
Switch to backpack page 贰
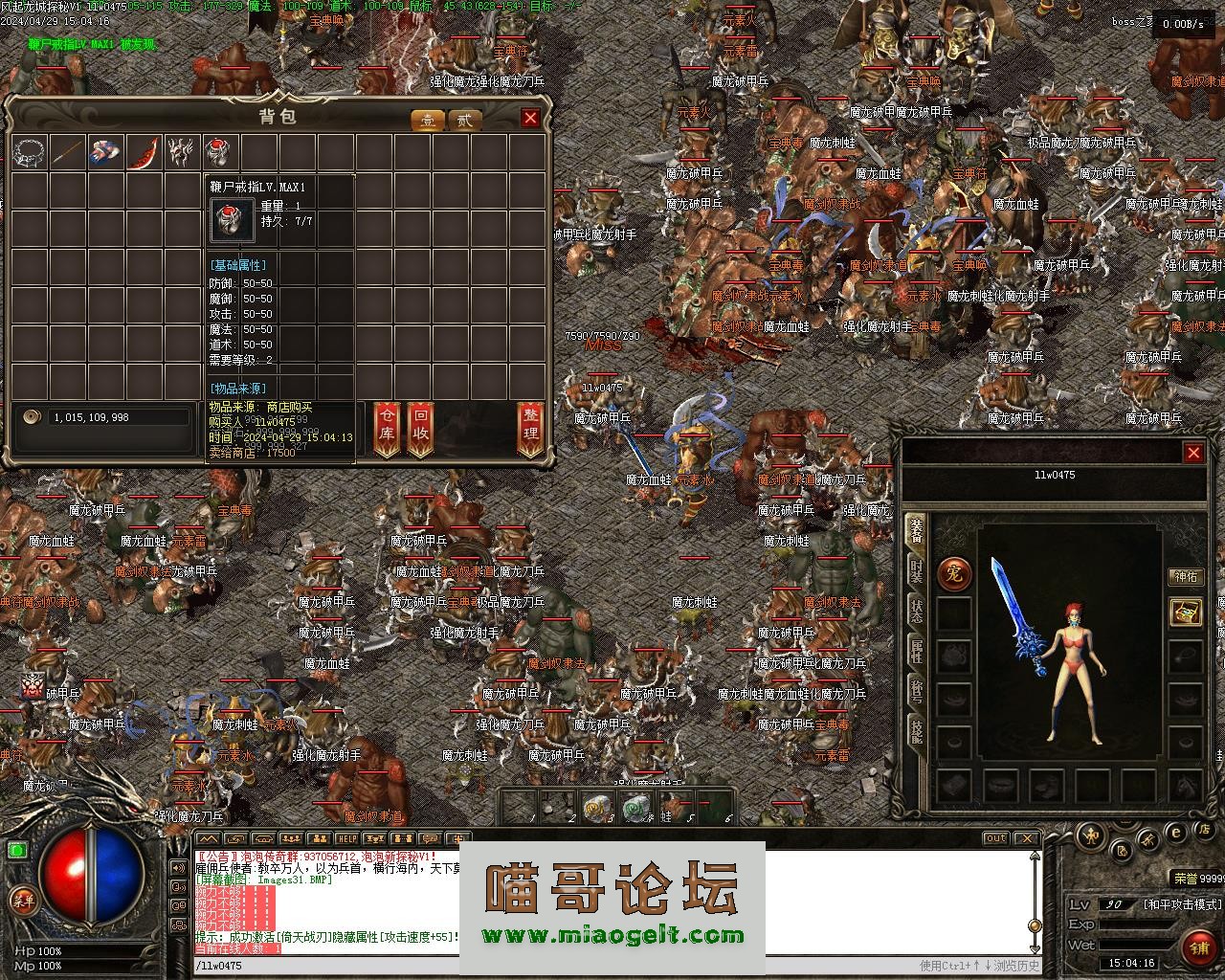coord(464,120)
